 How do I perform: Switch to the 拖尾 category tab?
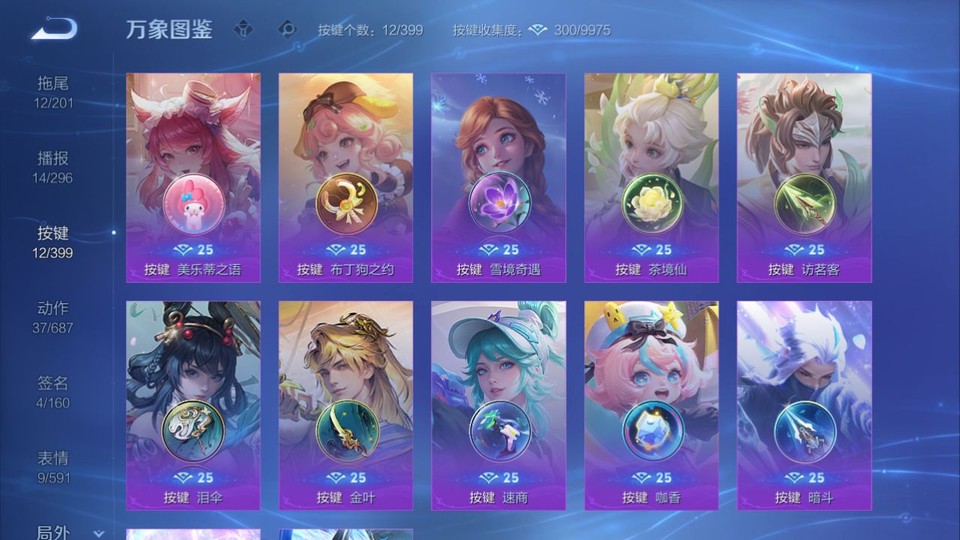point(53,91)
